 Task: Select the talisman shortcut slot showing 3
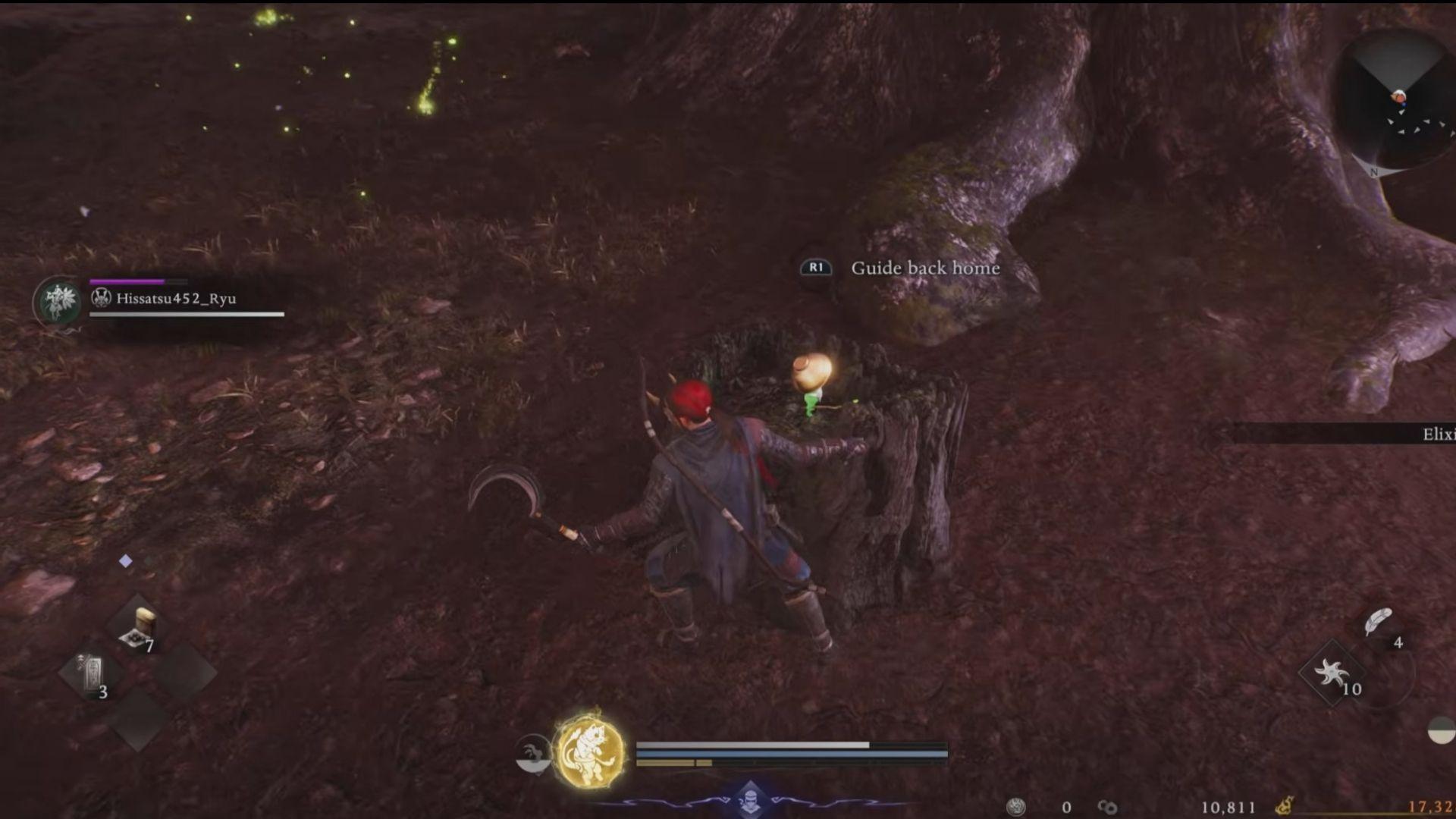click(x=91, y=673)
